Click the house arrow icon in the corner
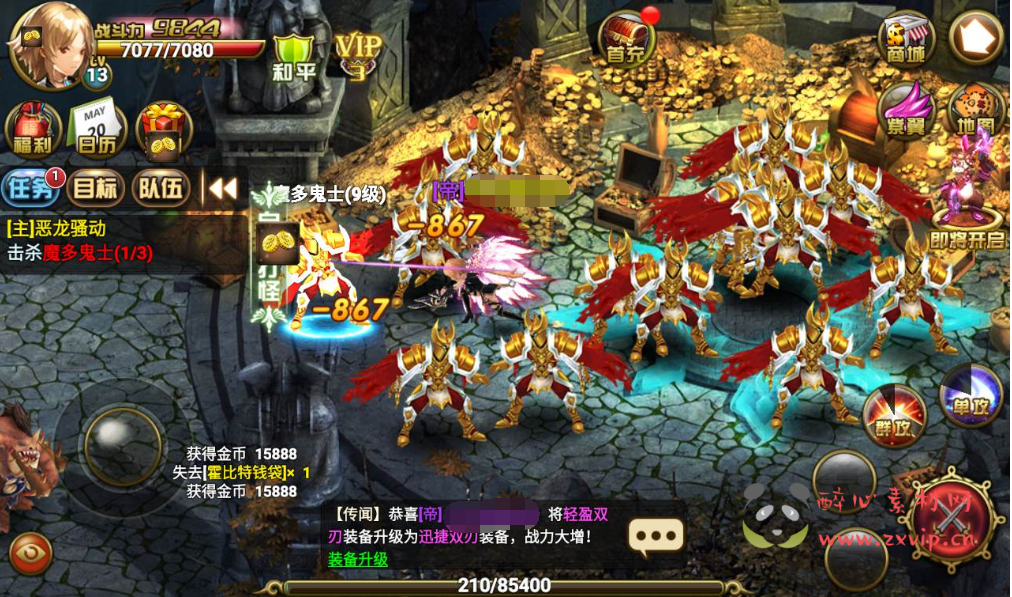The width and height of the screenshot is (1012, 597). [x=976, y=38]
